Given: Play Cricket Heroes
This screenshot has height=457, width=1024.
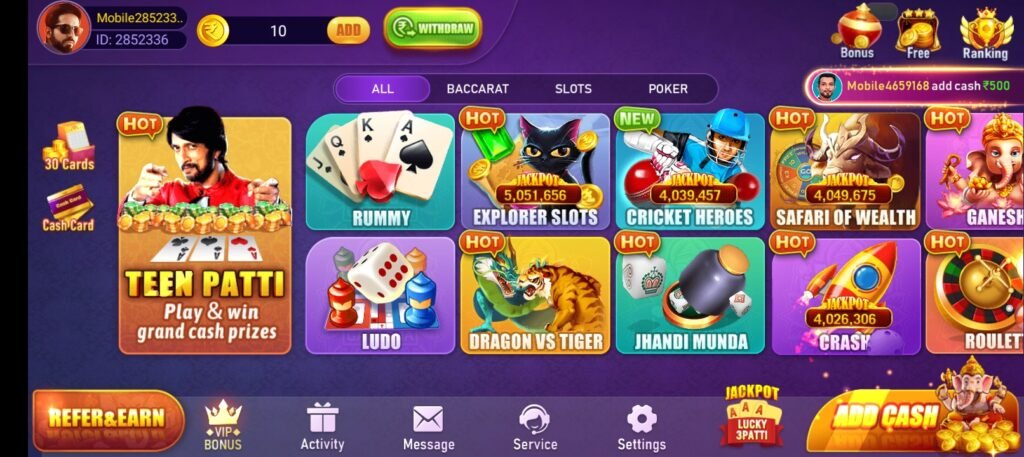Looking at the screenshot, I should tap(689, 171).
